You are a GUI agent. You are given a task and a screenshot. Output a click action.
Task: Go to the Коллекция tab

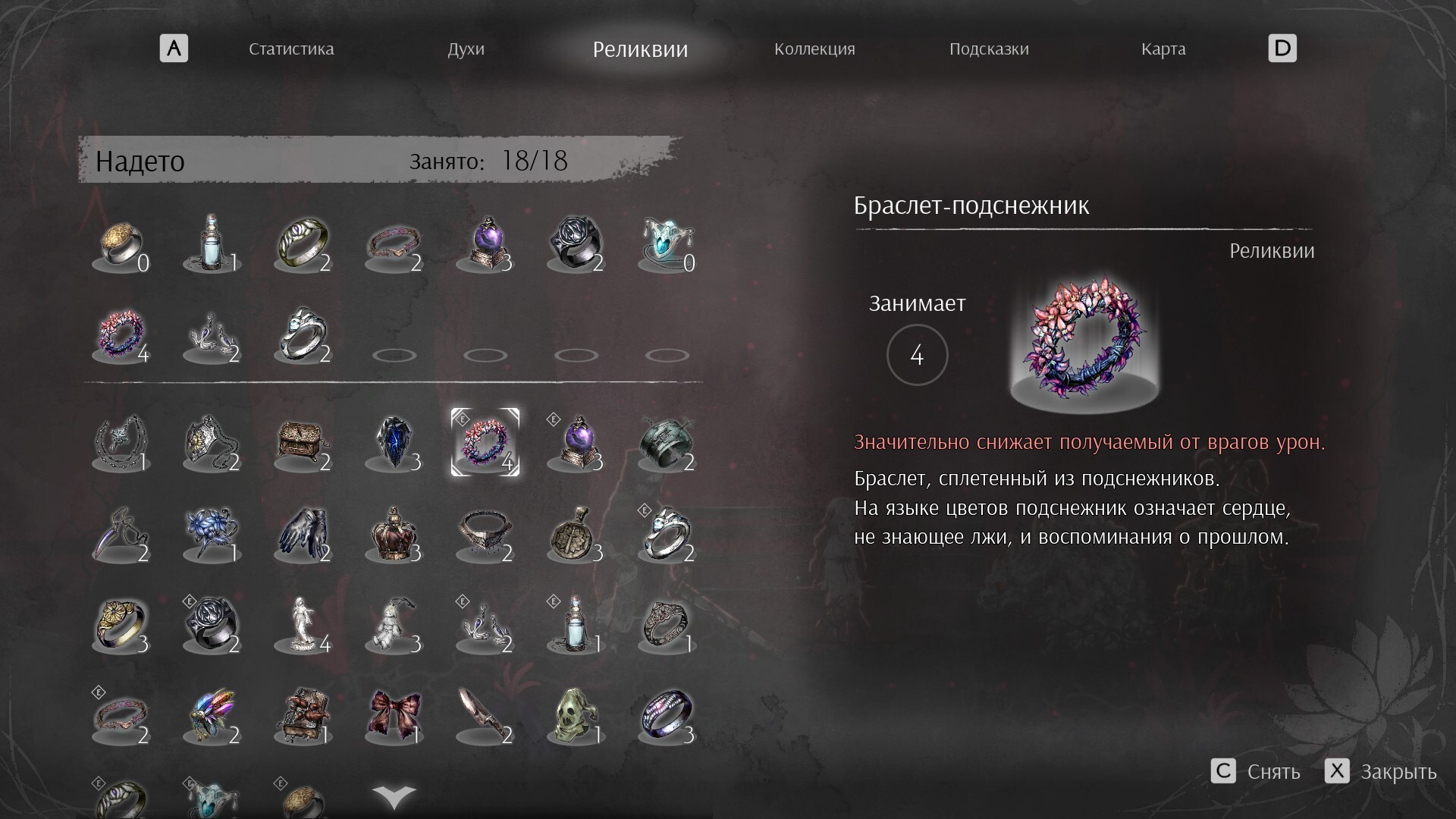click(814, 49)
